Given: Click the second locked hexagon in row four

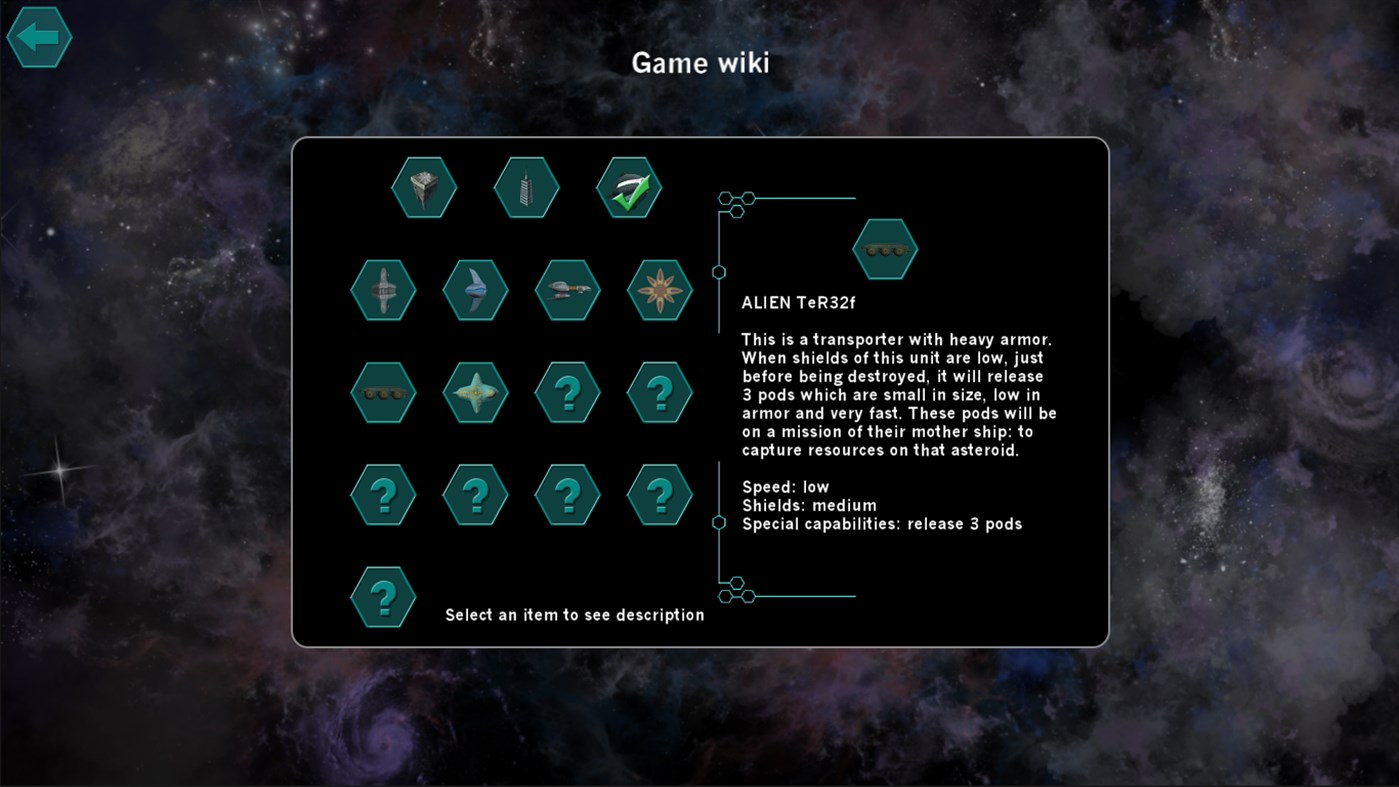Looking at the screenshot, I should pos(475,493).
